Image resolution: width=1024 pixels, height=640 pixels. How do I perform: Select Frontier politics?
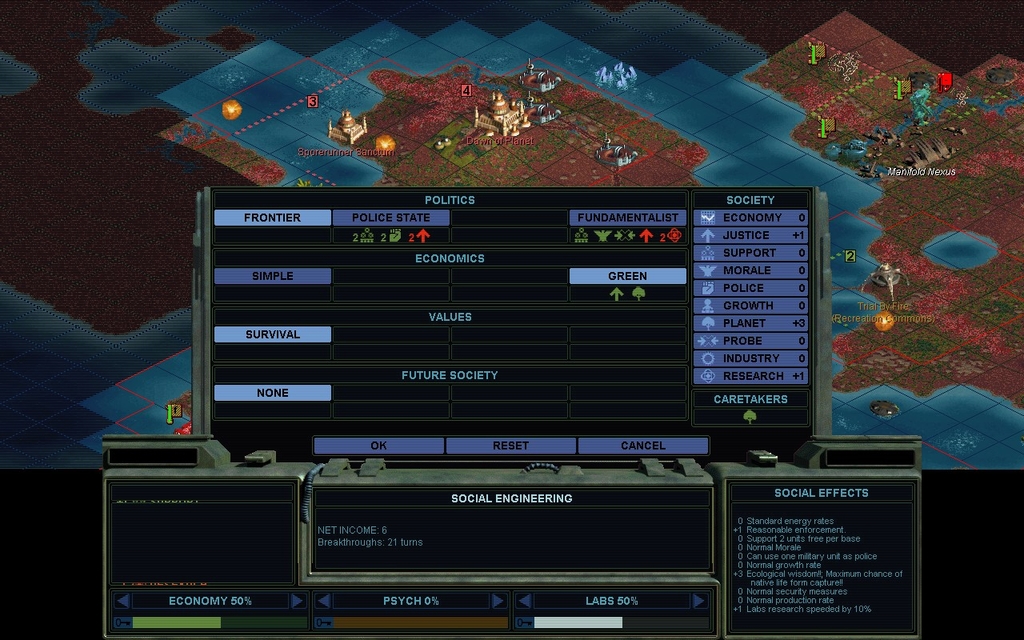(x=272, y=217)
